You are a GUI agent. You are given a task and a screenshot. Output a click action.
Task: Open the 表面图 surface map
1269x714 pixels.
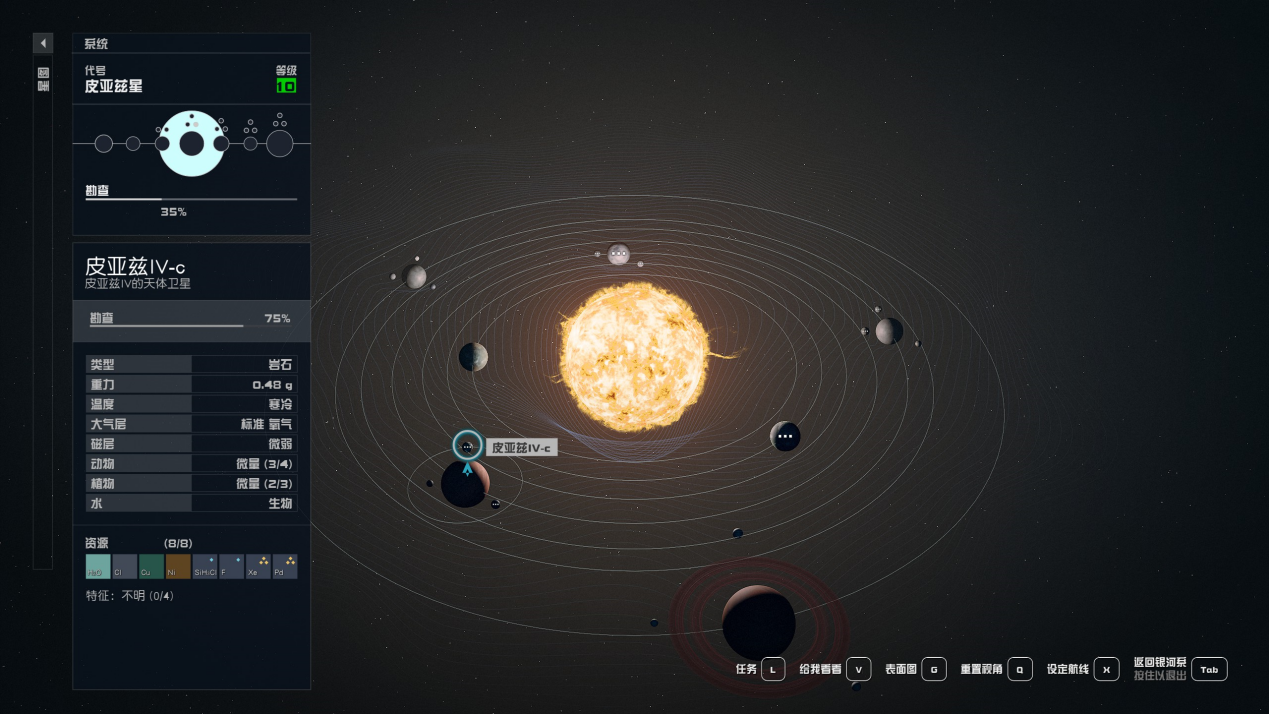933,669
